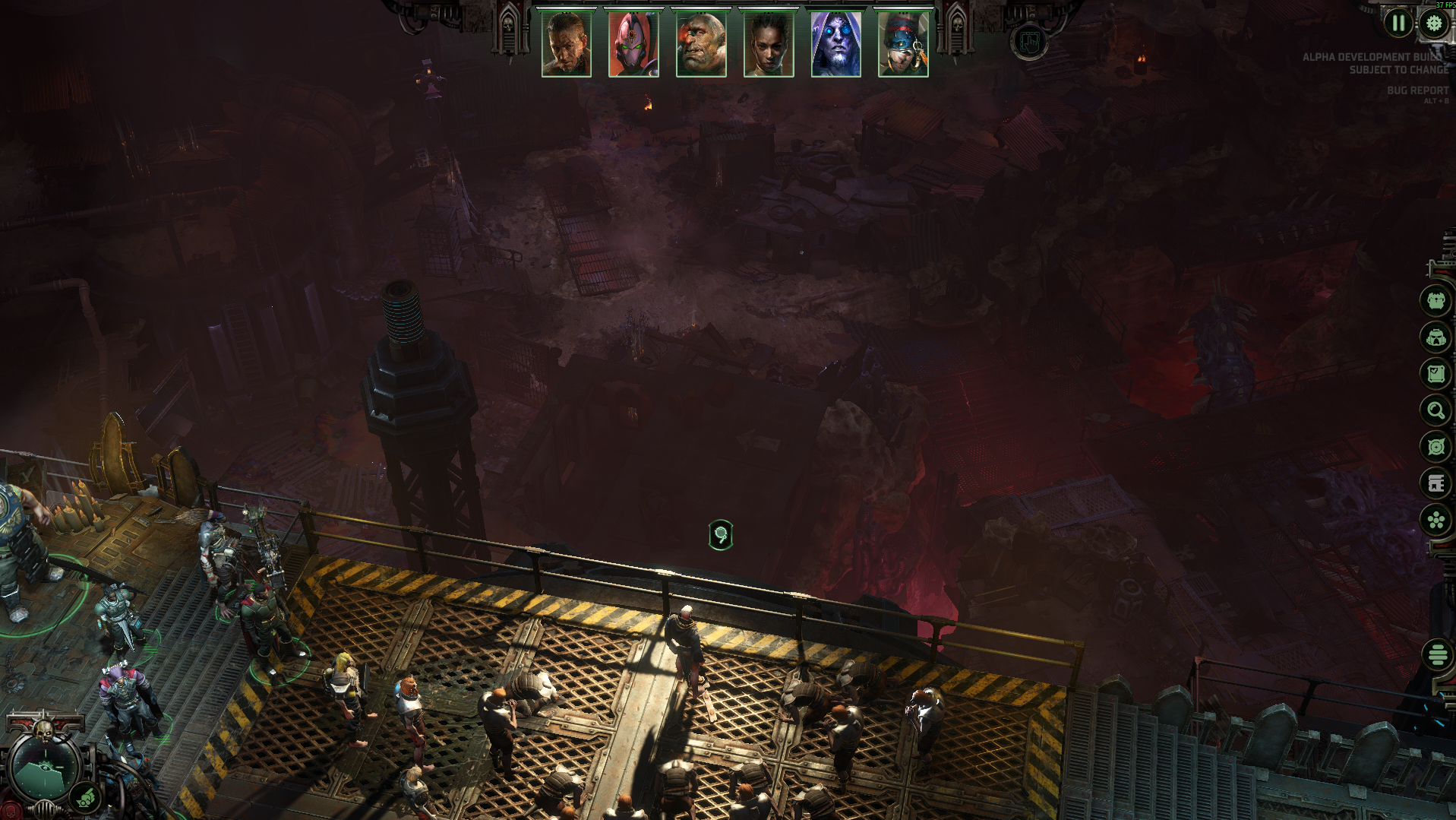
Task: Select the purple-helmed Aeldari party portrait
Action: coord(633,45)
